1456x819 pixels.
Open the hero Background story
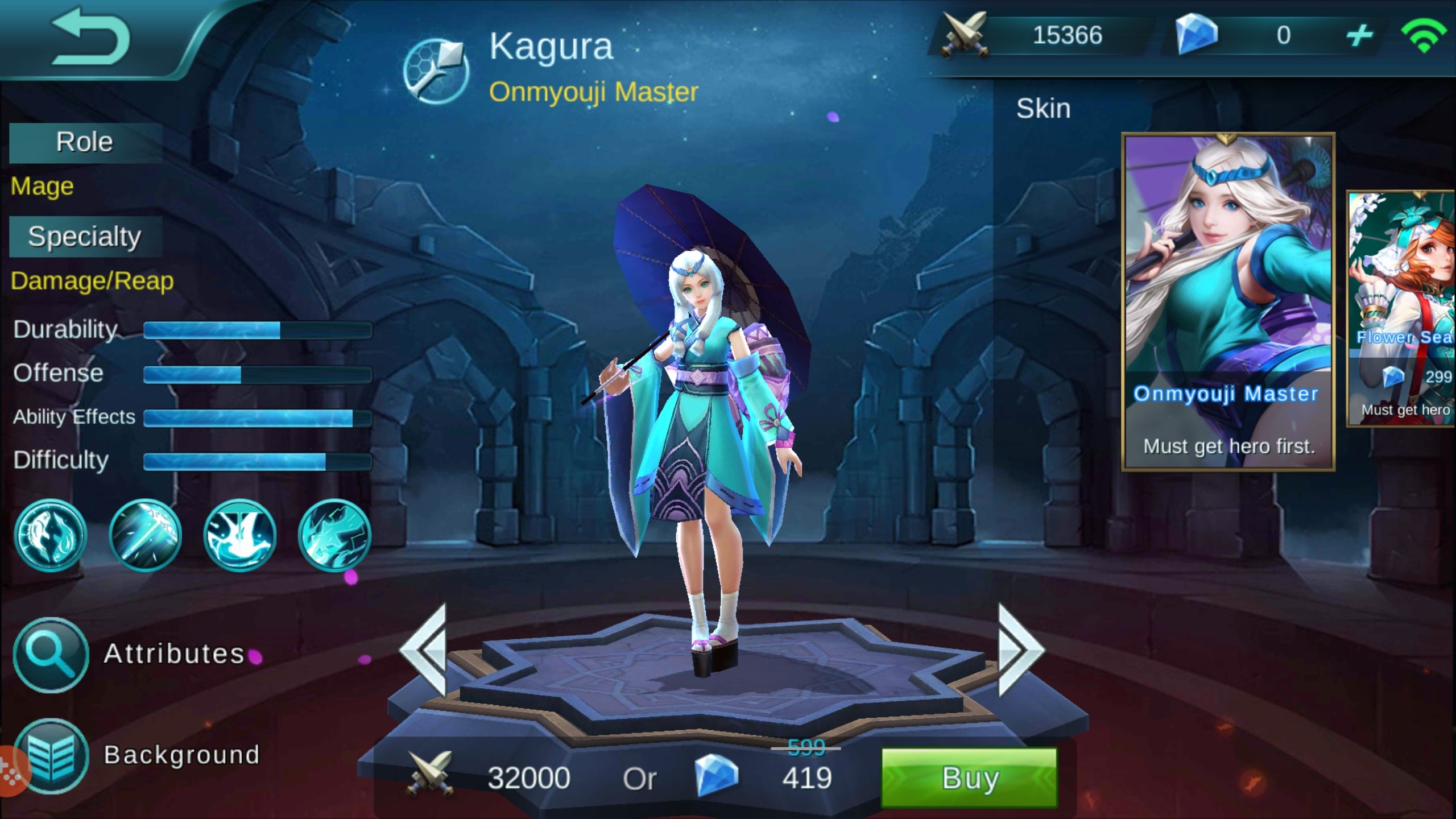51,756
